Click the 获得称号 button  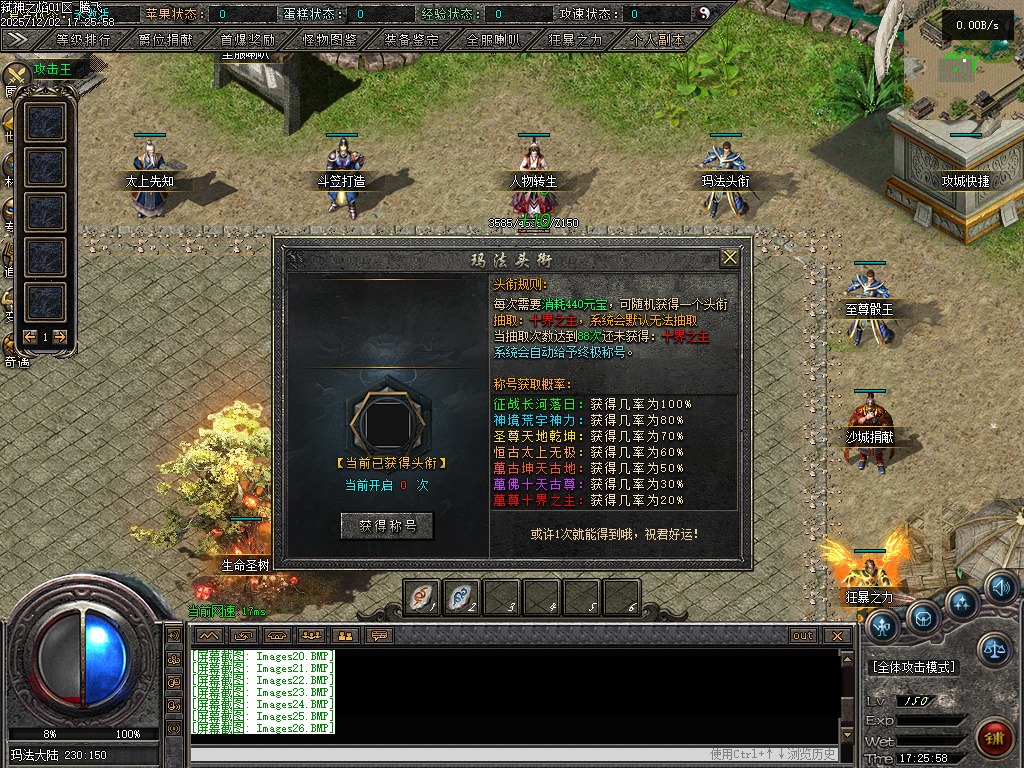coord(387,526)
